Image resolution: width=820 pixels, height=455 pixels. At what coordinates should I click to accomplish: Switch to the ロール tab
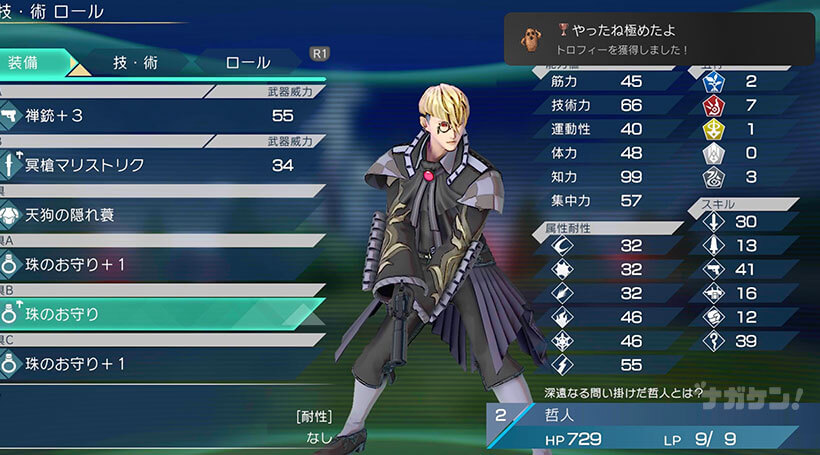pos(248,62)
